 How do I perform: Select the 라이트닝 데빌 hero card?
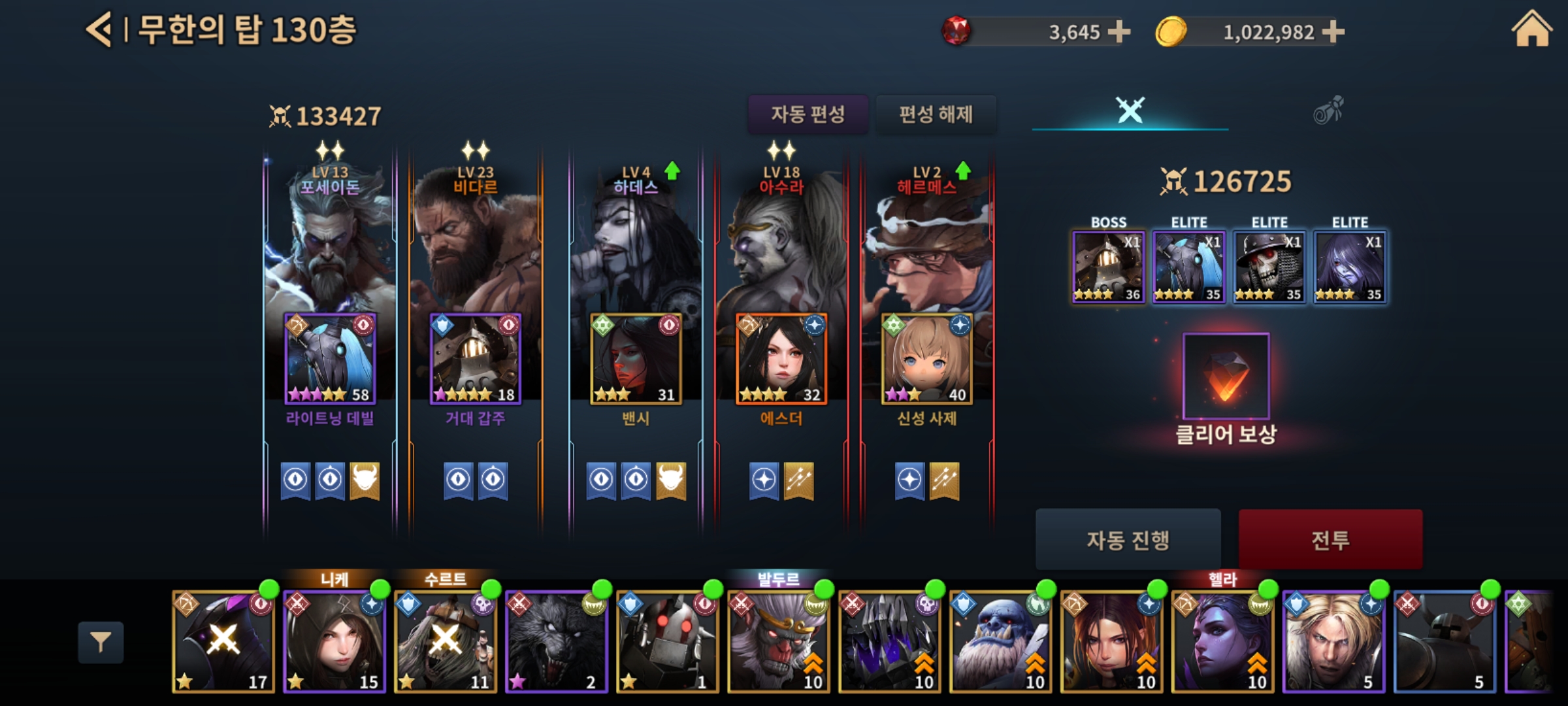tap(330, 358)
